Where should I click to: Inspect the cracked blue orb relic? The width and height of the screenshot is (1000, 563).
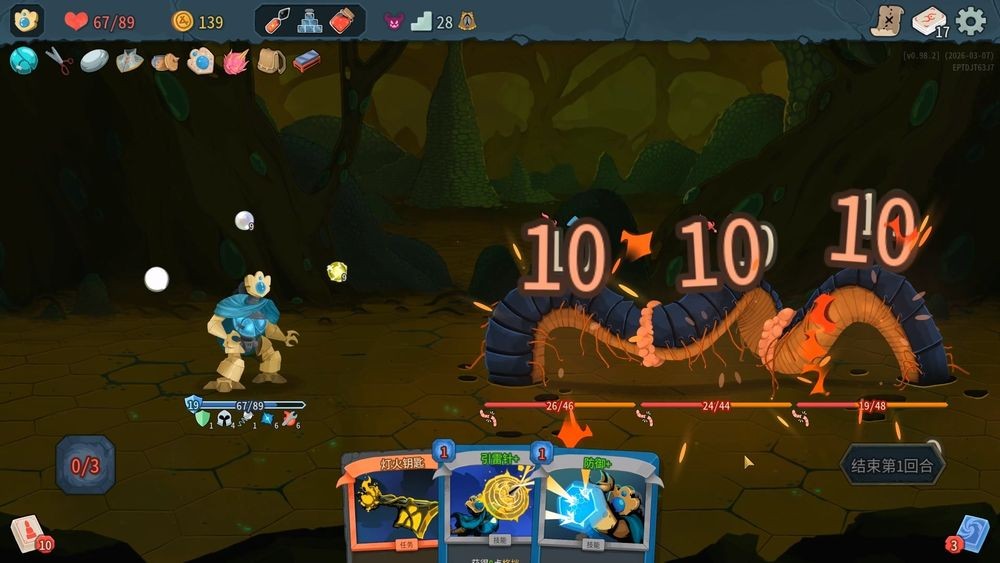(x=23, y=61)
